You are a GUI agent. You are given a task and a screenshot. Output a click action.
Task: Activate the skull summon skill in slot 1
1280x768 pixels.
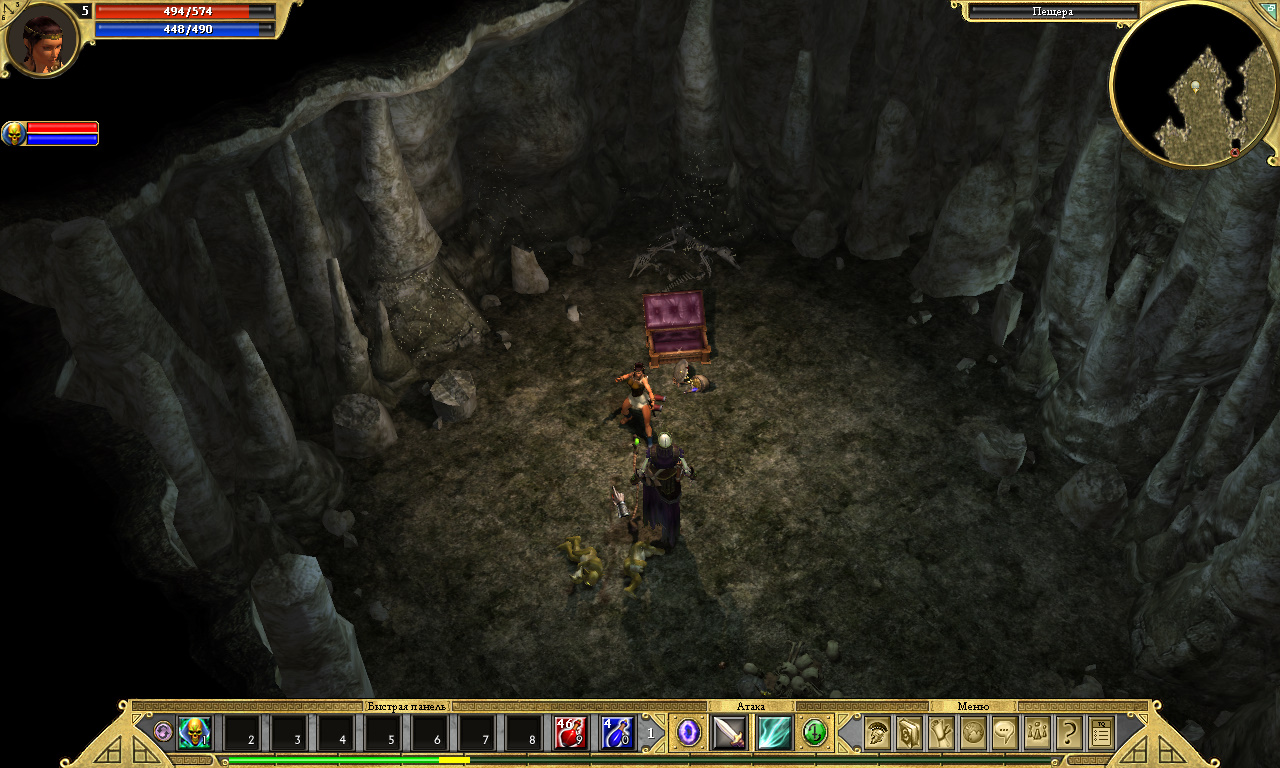click(x=194, y=733)
